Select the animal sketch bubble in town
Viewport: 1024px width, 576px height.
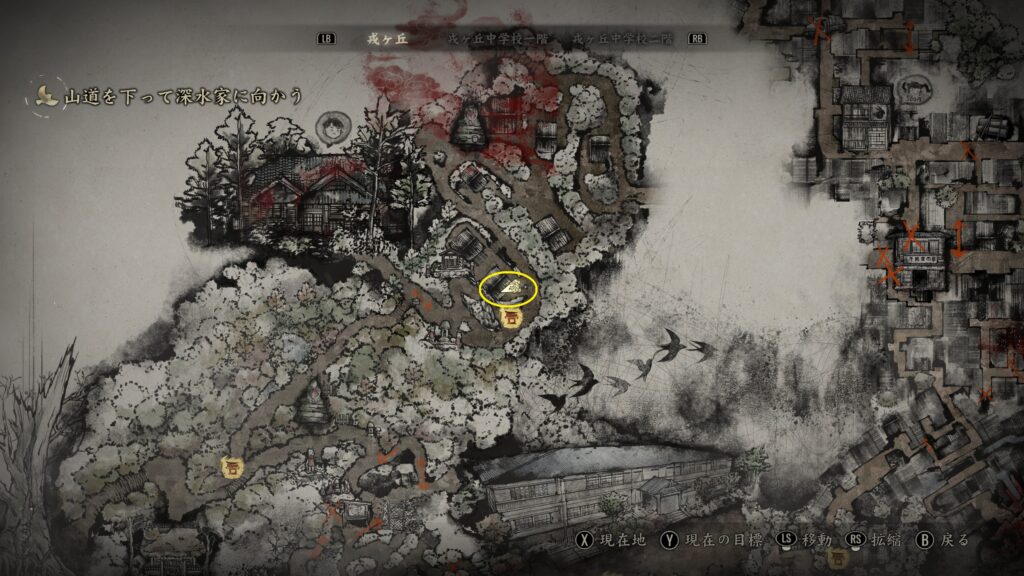click(916, 90)
